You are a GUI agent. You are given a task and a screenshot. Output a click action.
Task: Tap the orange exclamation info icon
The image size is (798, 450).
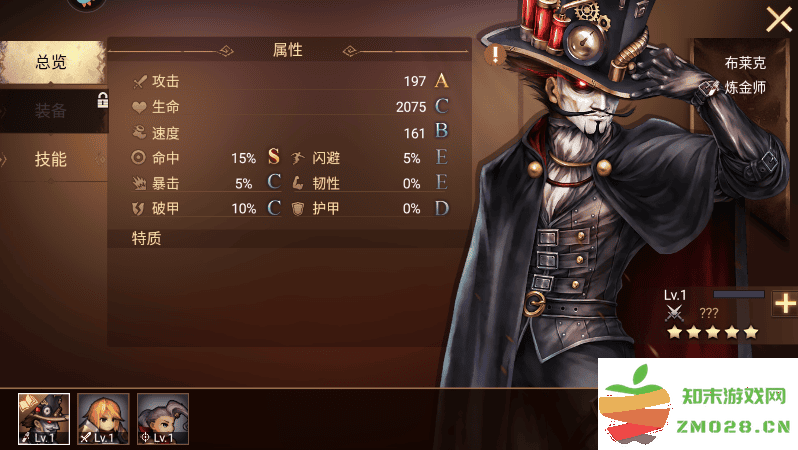point(496,55)
